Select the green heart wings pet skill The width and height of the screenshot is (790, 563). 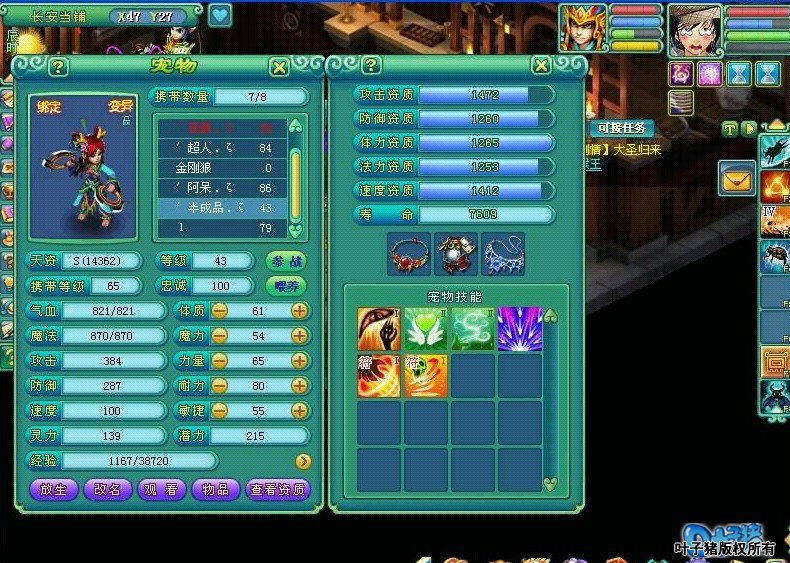point(426,328)
